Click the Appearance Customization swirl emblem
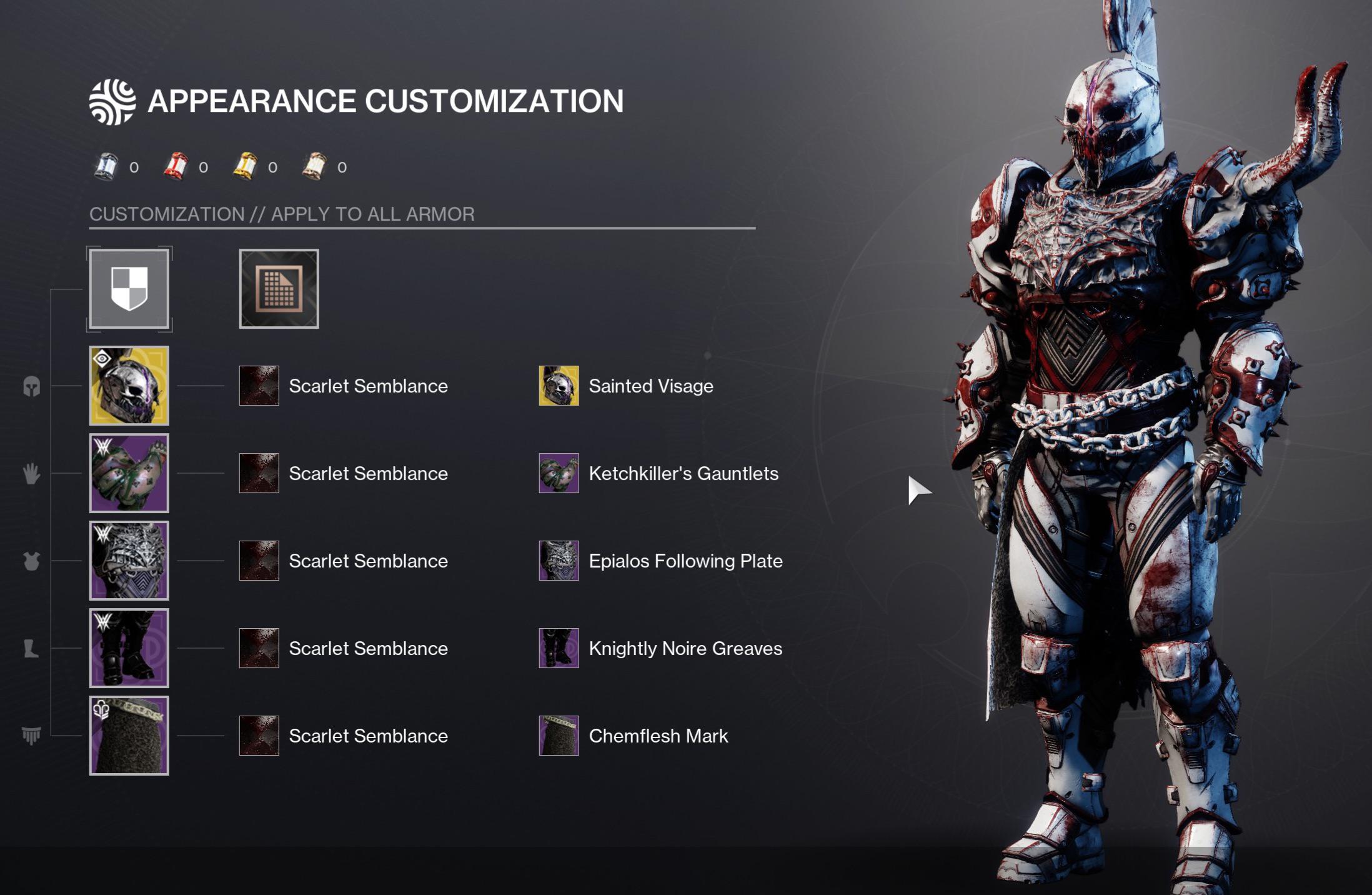This screenshot has width=1372, height=895. (x=111, y=100)
